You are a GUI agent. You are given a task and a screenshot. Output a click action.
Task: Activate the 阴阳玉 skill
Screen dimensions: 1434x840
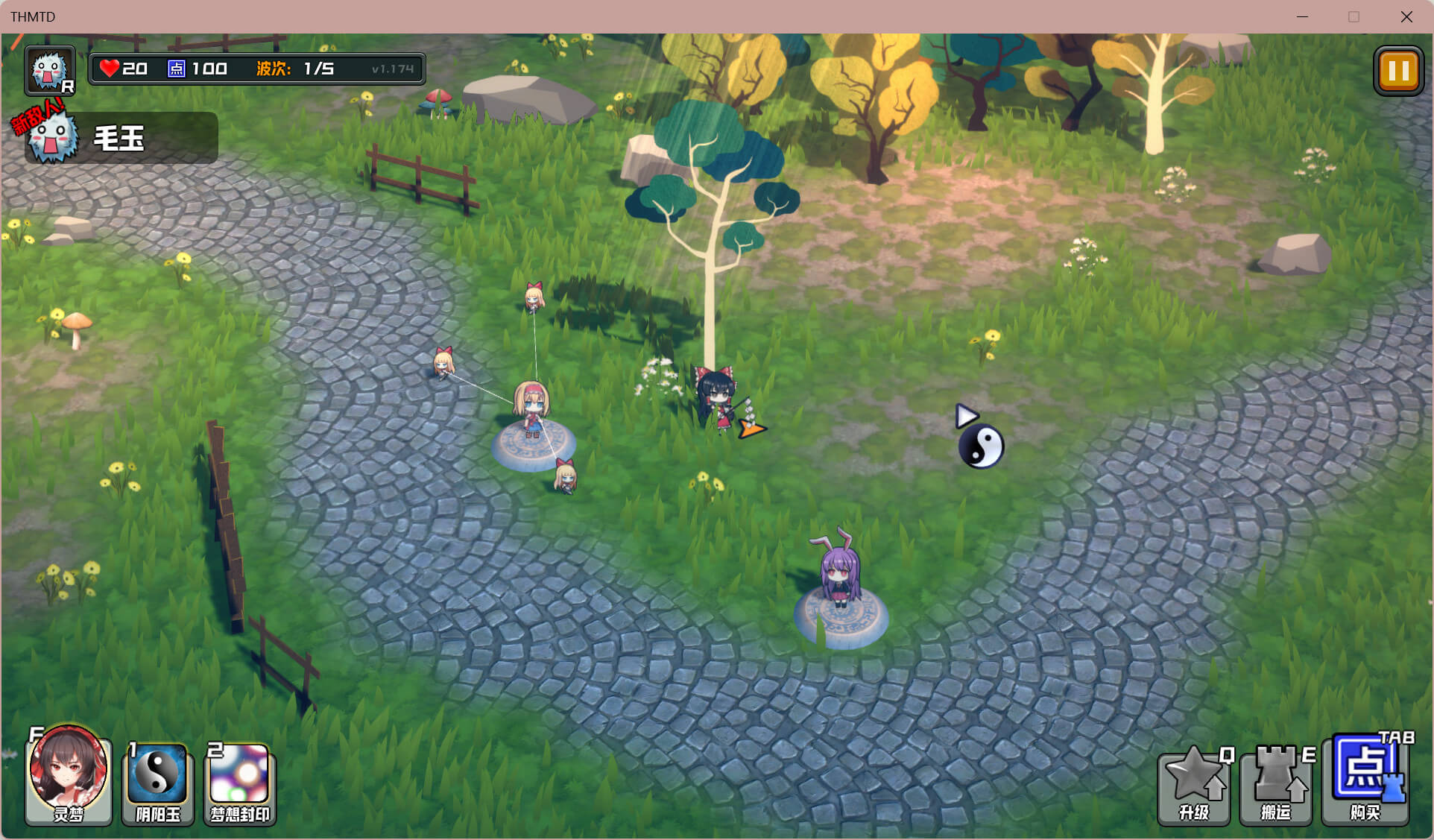pos(157,783)
